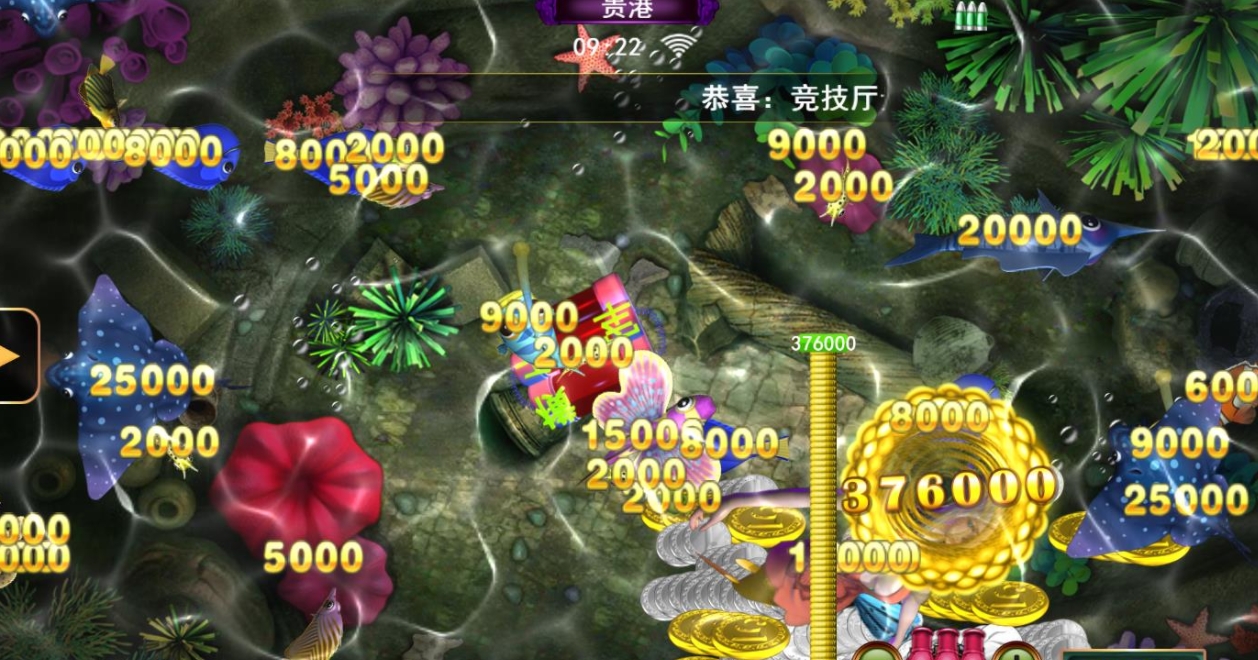Image resolution: width=1258 pixels, height=660 pixels.
Task: Expand the side panel with the orange arrow
Action: (14, 356)
